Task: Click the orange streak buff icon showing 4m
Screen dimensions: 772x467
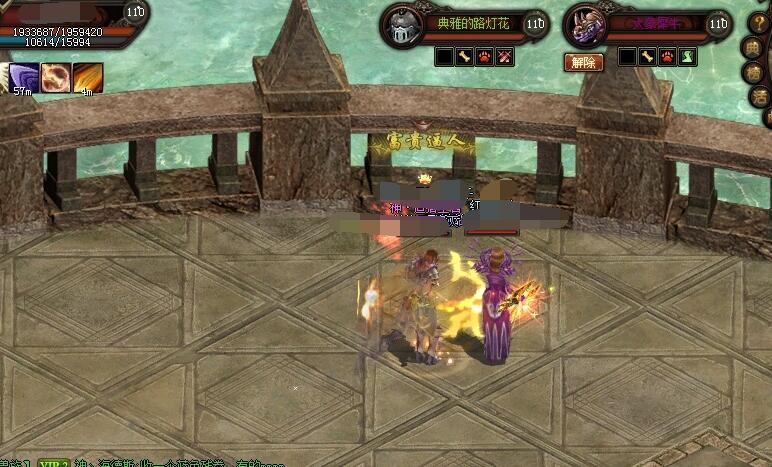Action: pyautogui.click(x=87, y=76)
